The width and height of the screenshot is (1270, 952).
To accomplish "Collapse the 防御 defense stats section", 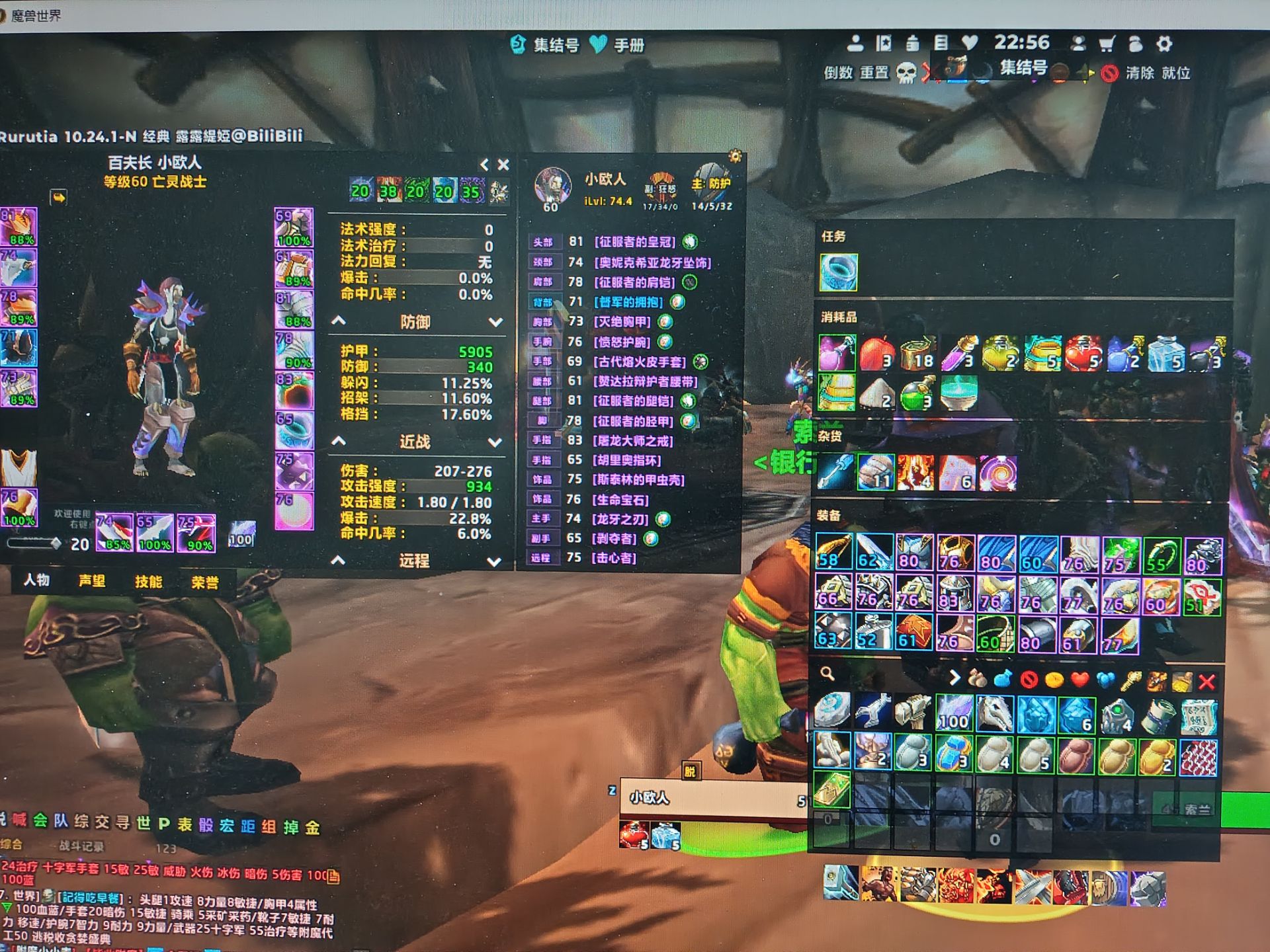I will [338, 321].
